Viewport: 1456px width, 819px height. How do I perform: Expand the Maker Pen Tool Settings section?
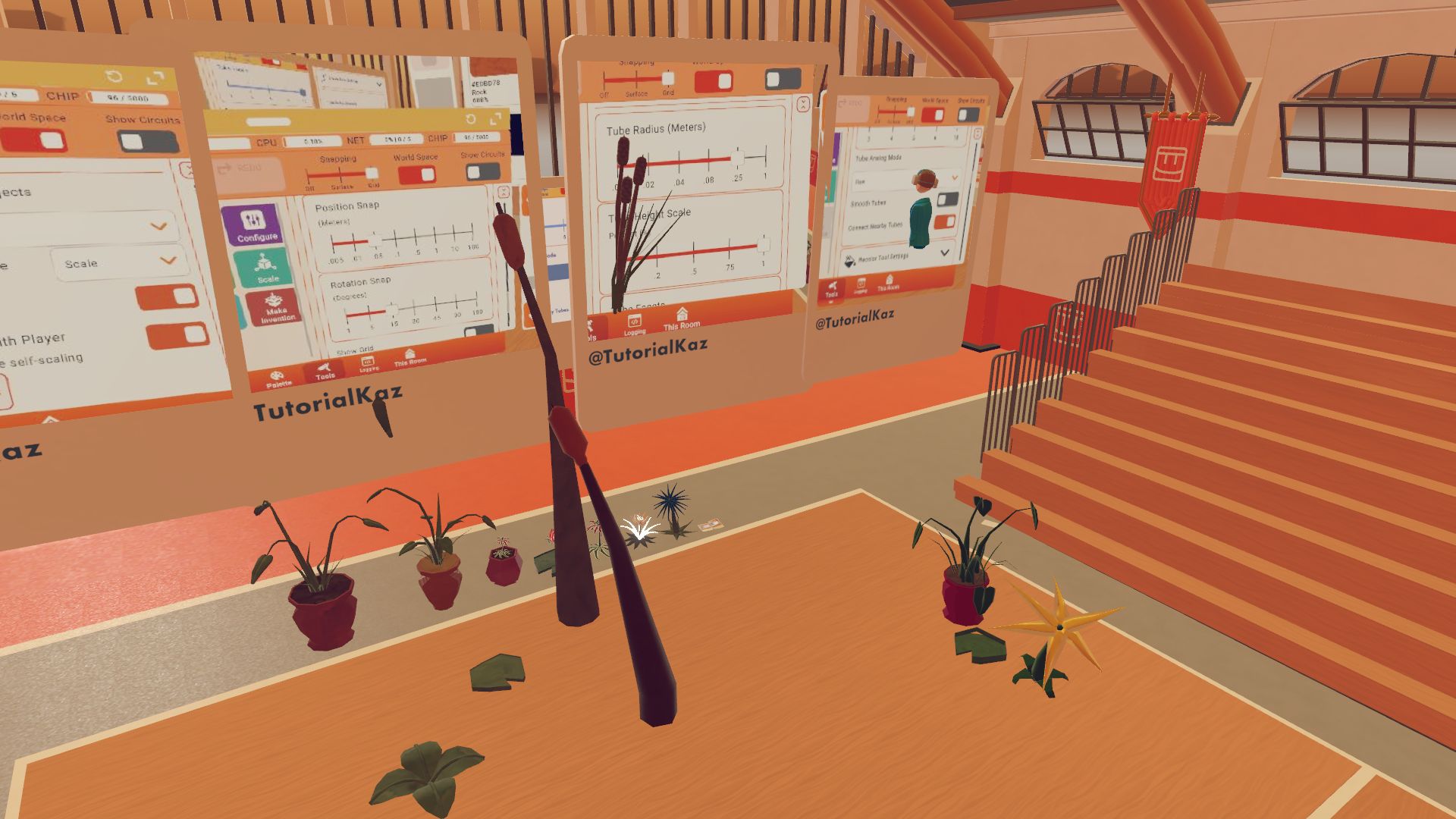click(946, 253)
